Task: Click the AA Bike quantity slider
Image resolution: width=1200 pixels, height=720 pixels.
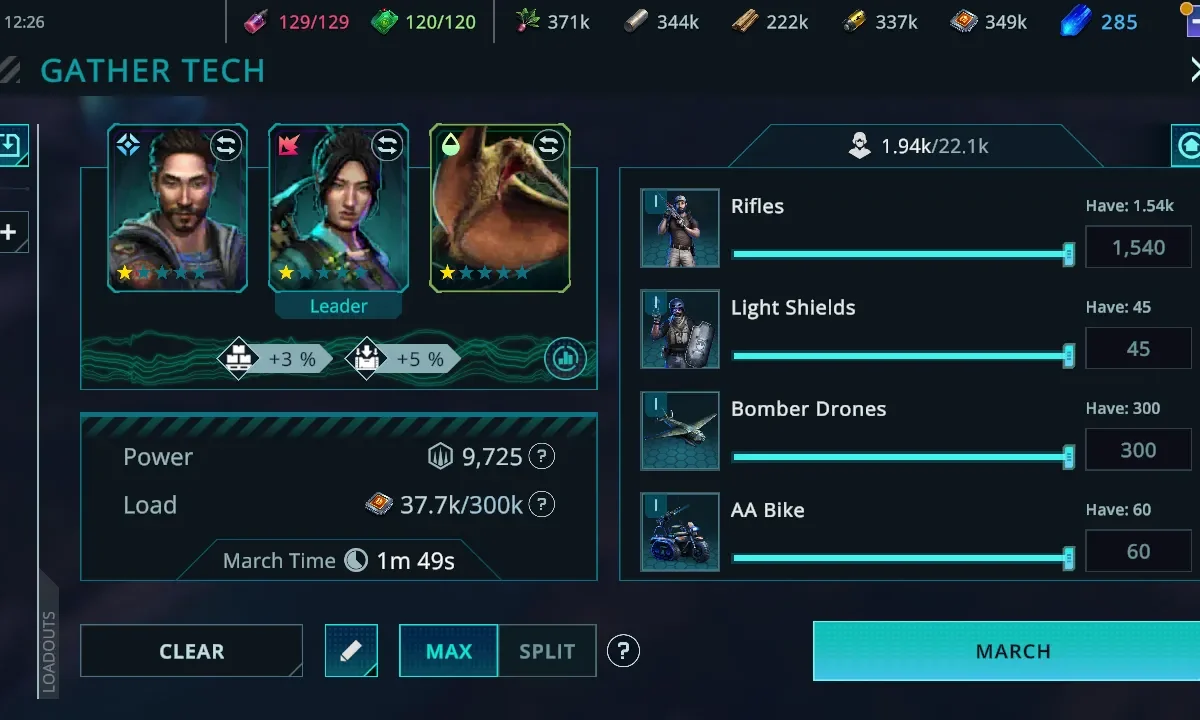Action: click(900, 558)
